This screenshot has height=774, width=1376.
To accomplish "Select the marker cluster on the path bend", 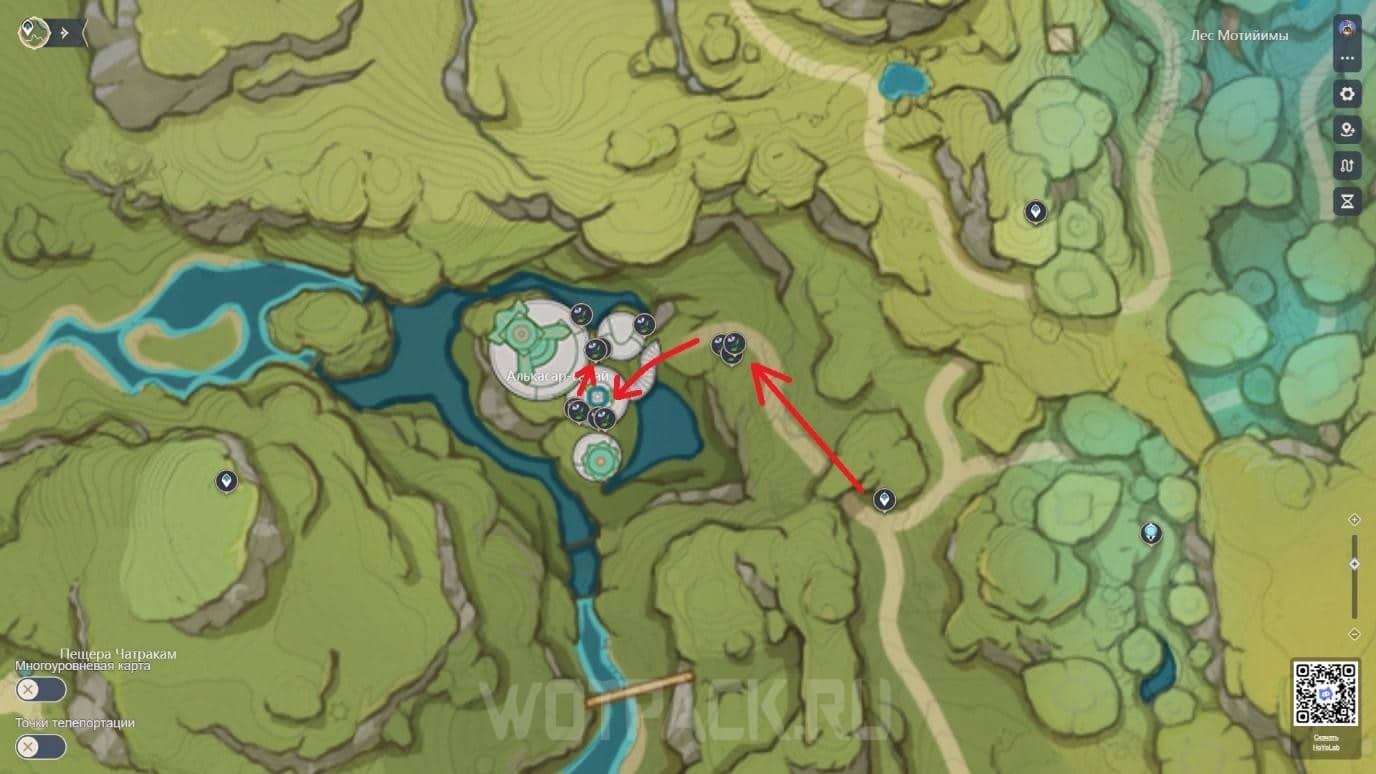I will click(x=730, y=347).
